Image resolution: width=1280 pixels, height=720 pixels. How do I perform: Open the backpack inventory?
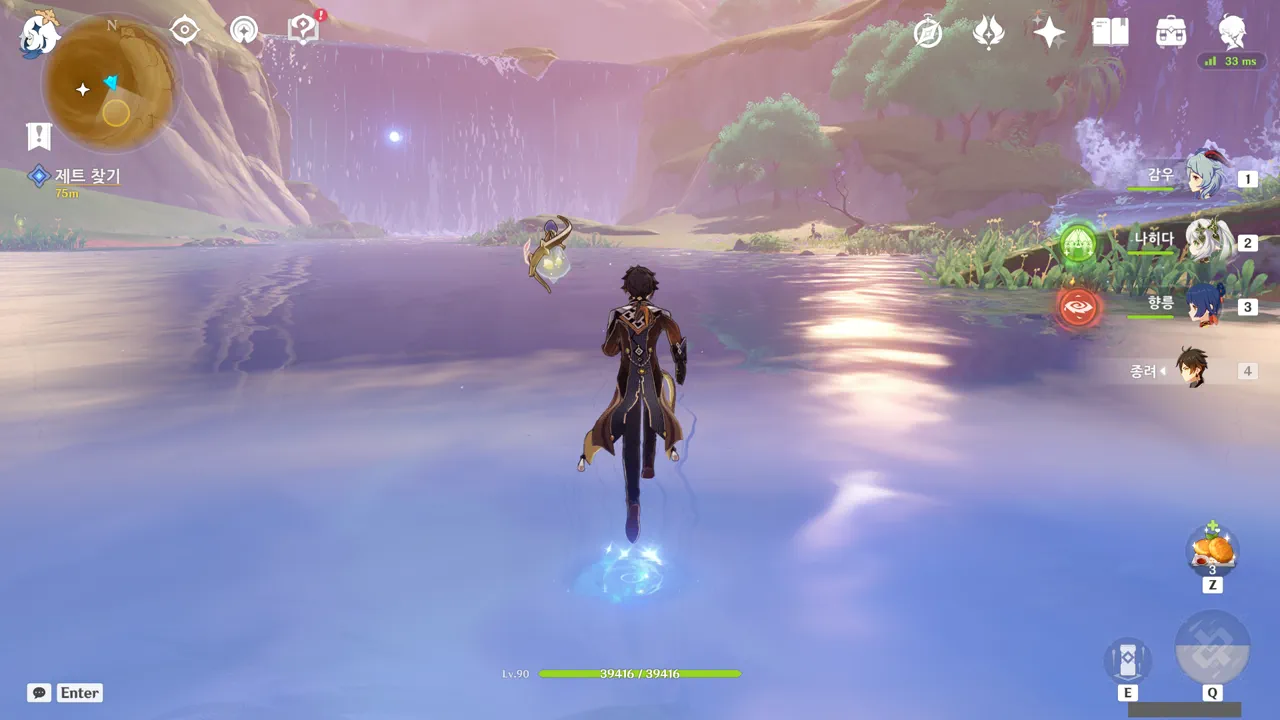click(1170, 32)
